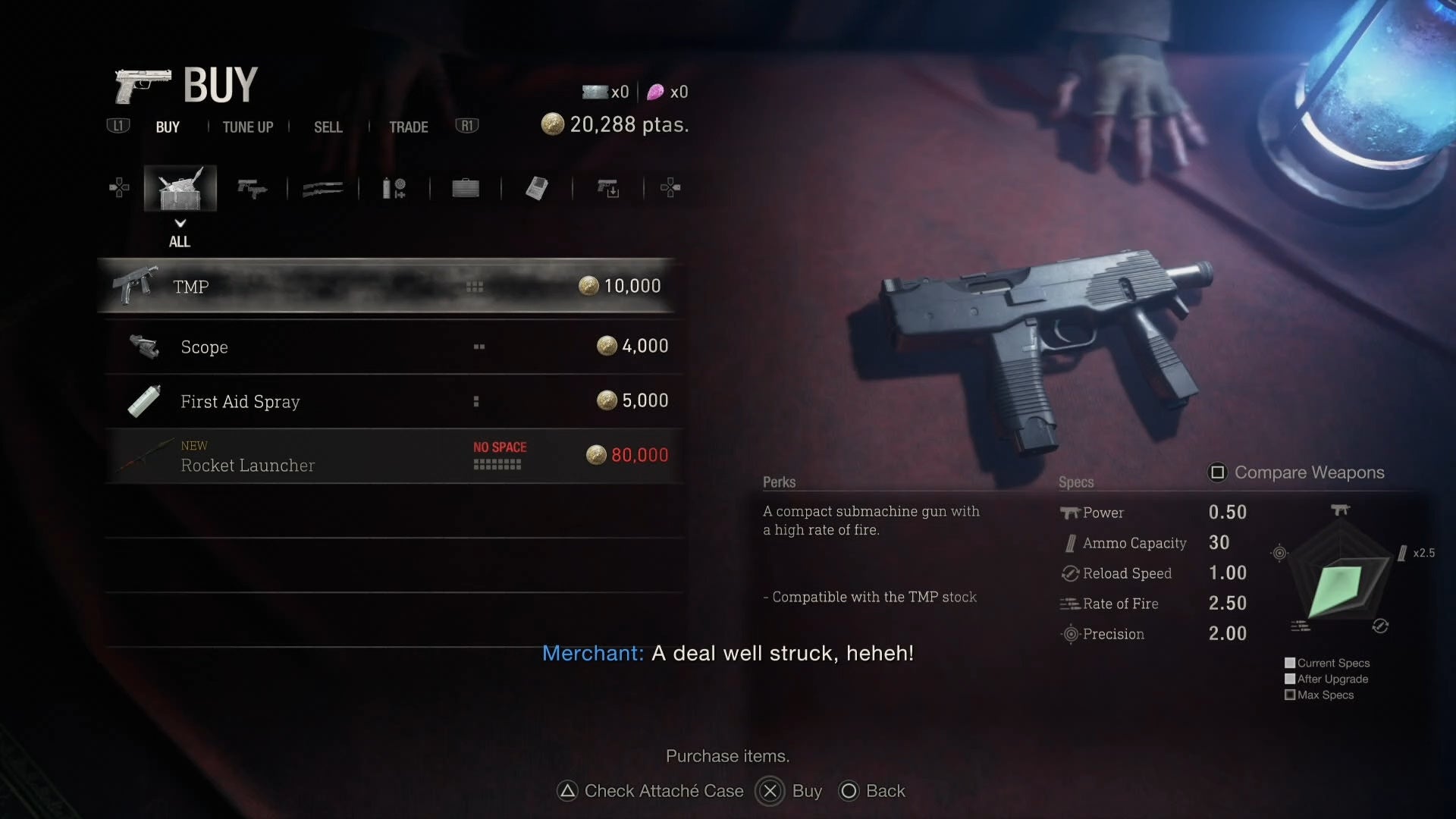Open the SELL tab
Viewport: 1456px width, 819px height.
pos(328,127)
